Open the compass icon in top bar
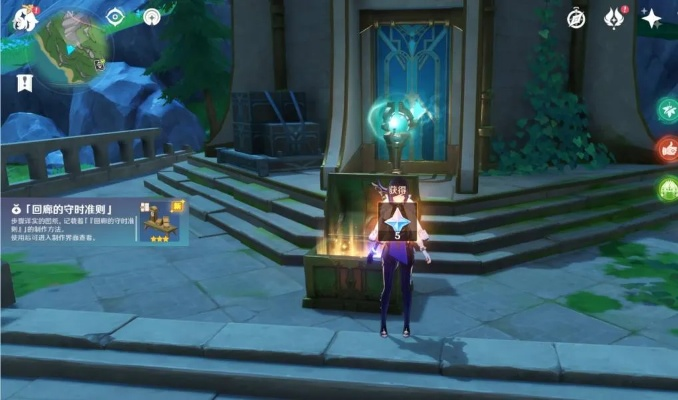 pos(576,18)
